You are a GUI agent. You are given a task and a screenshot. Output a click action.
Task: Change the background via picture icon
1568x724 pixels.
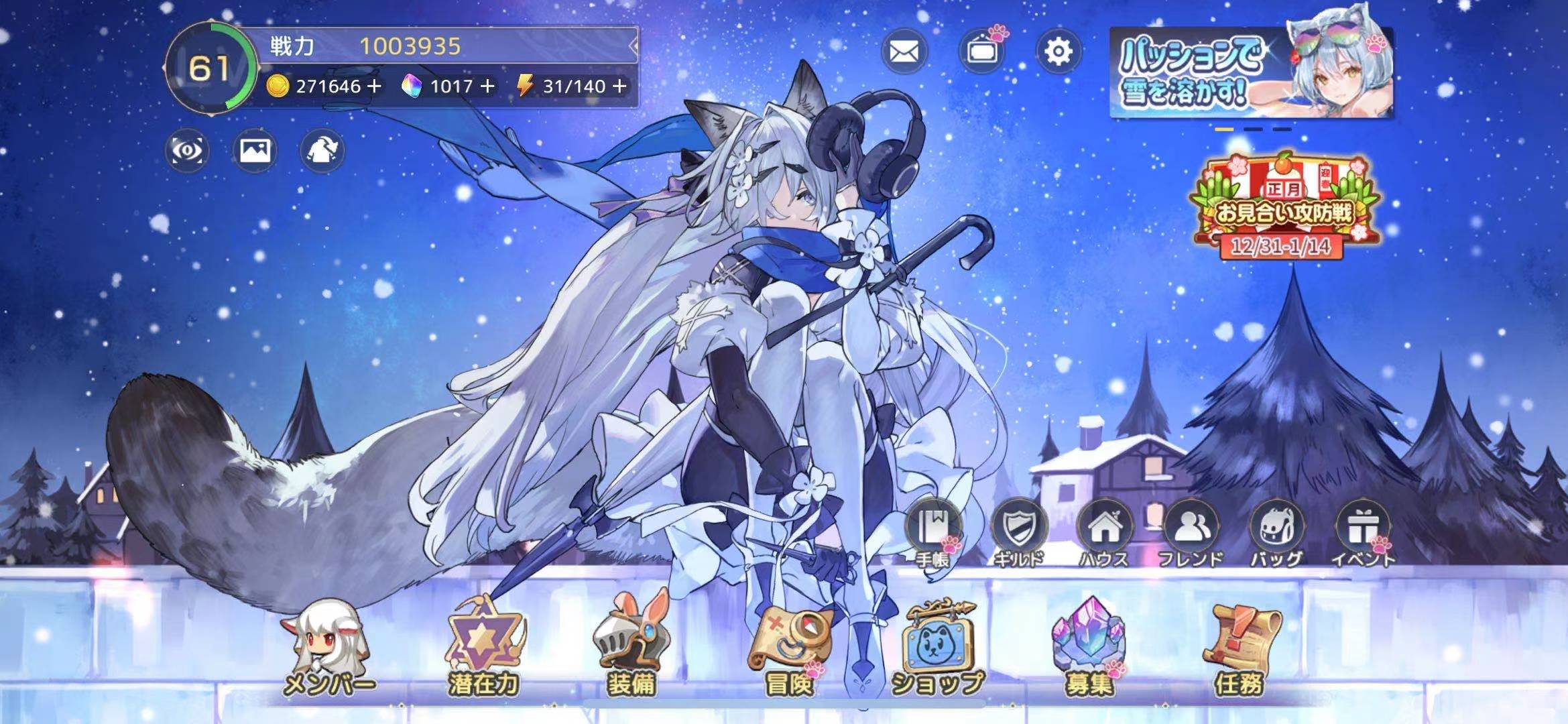click(255, 150)
